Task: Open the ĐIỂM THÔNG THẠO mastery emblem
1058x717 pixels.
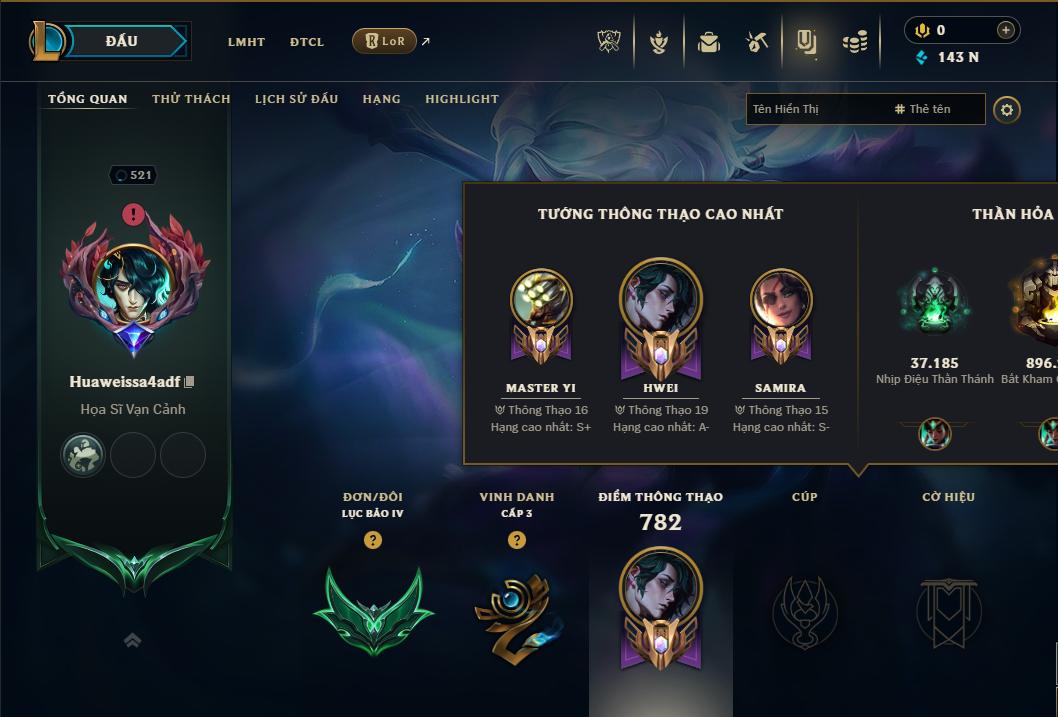Action: [660, 607]
